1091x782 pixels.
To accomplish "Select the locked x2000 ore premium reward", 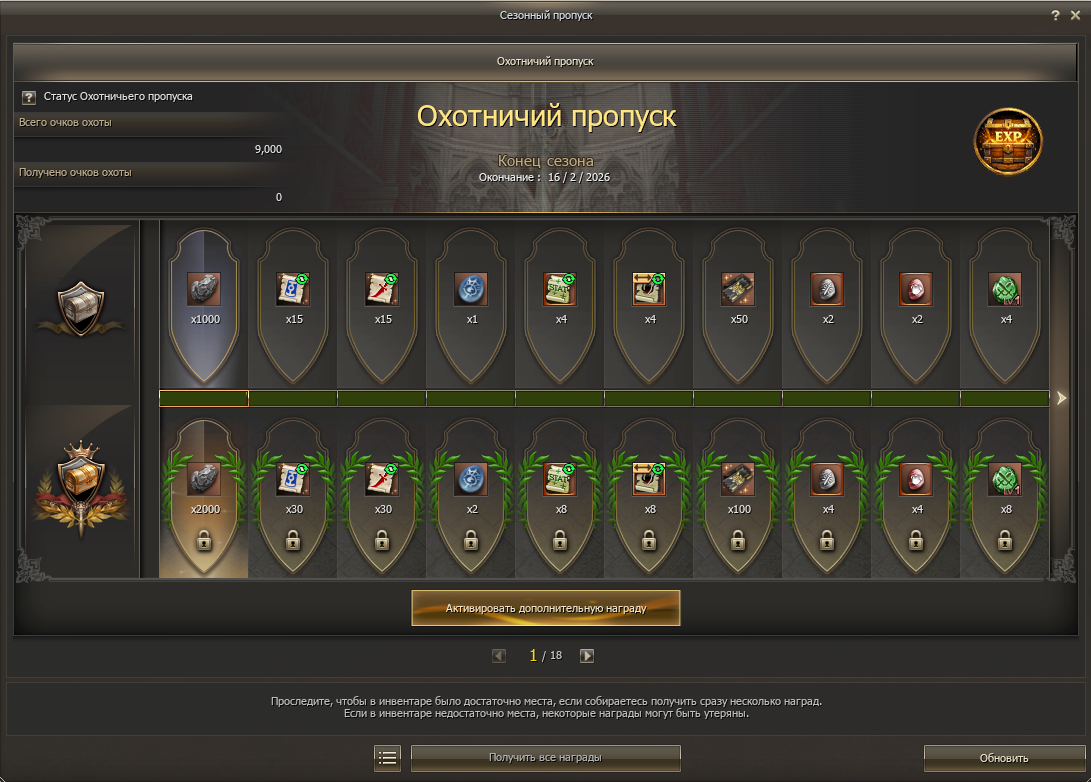I will (204, 480).
